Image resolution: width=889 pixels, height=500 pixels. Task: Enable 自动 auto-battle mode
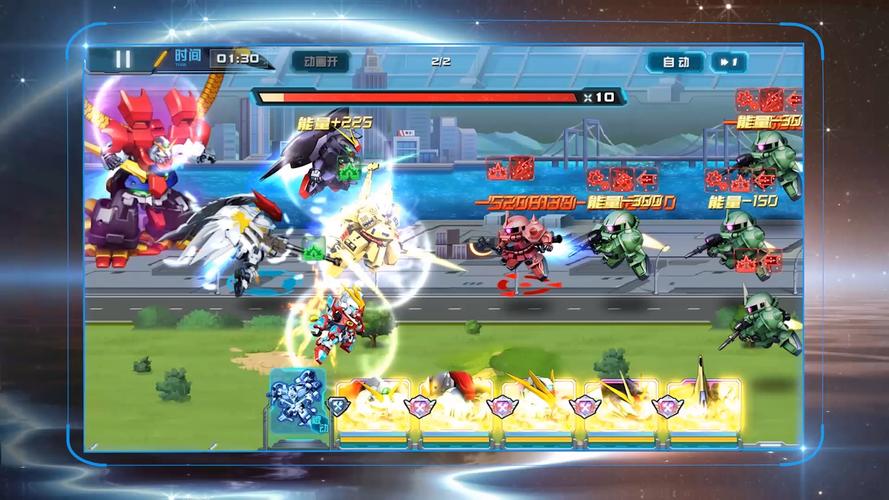[x=675, y=62]
